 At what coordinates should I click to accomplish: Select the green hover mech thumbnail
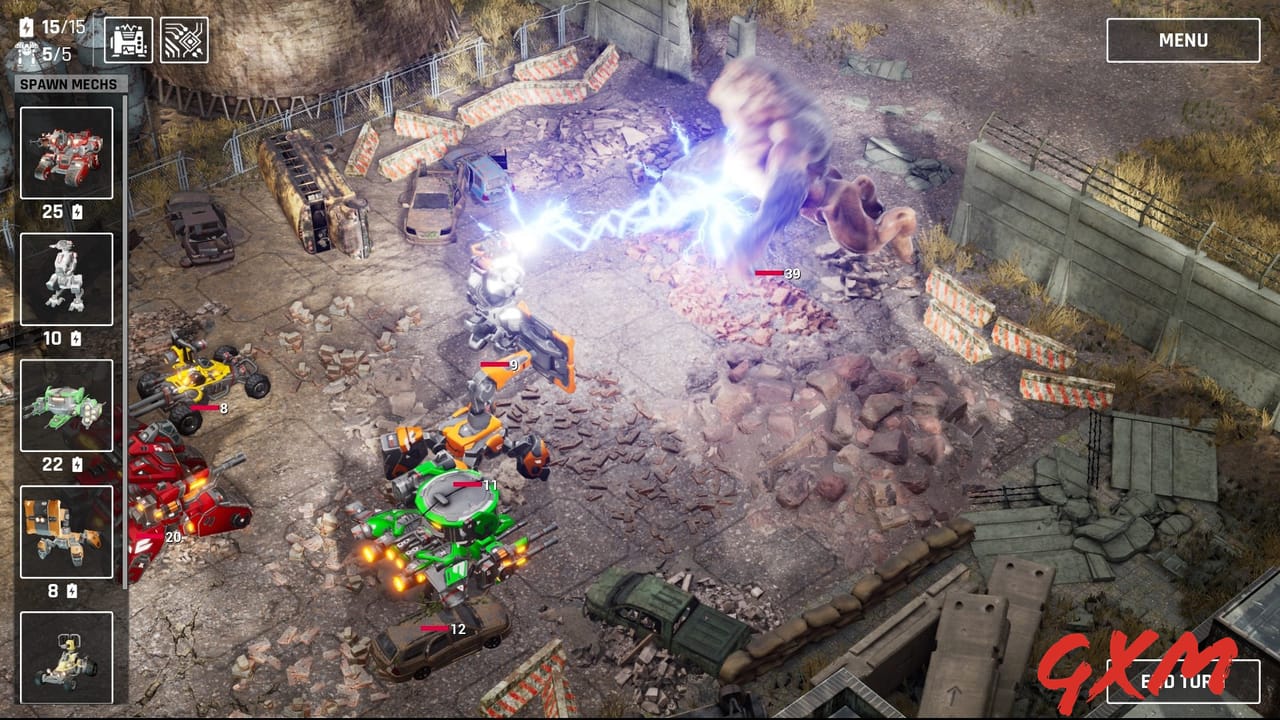pos(65,406)
